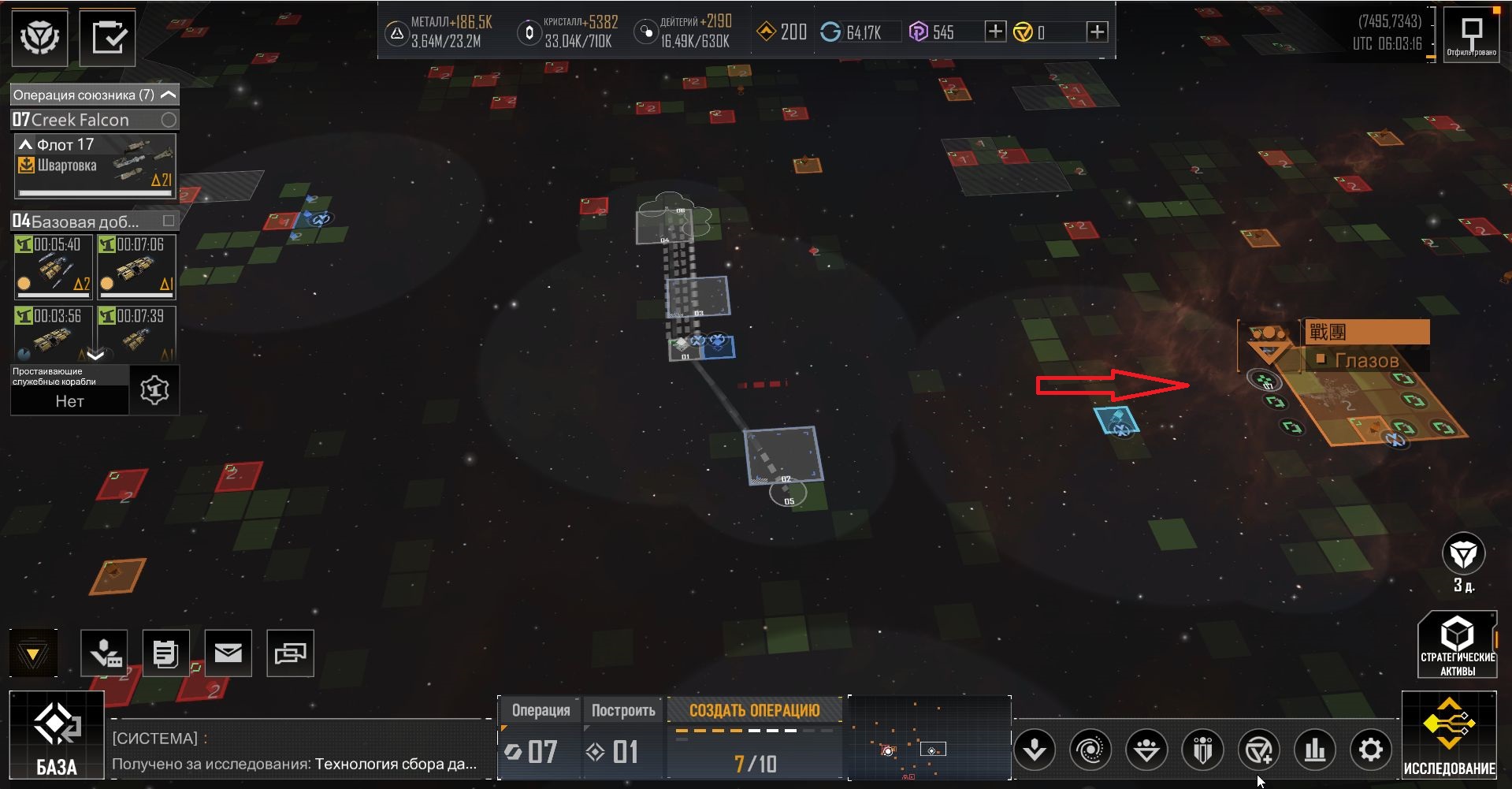Image resolution: width=1512 pixels, height=789 pixels.
Task: Open the mail envelope icon
Action: click(228, 653)
